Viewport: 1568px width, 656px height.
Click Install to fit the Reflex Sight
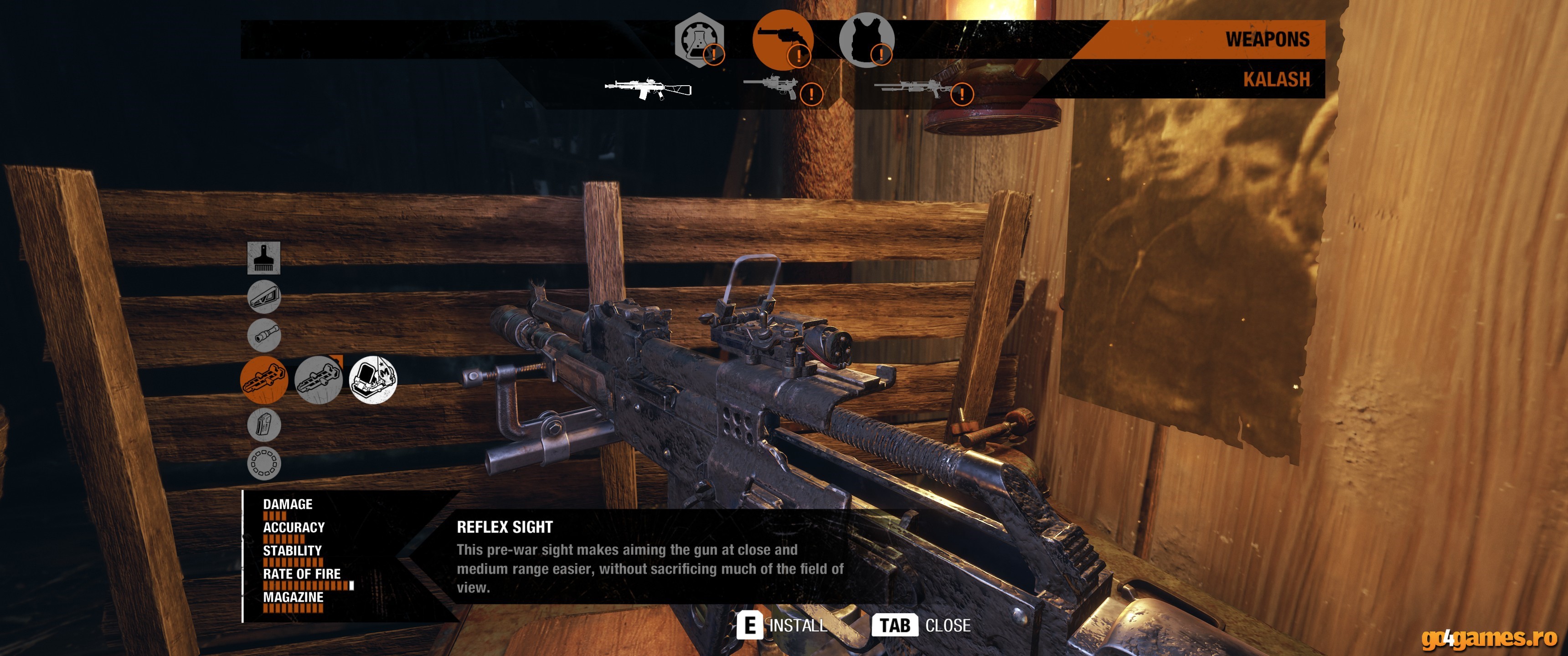782,625
